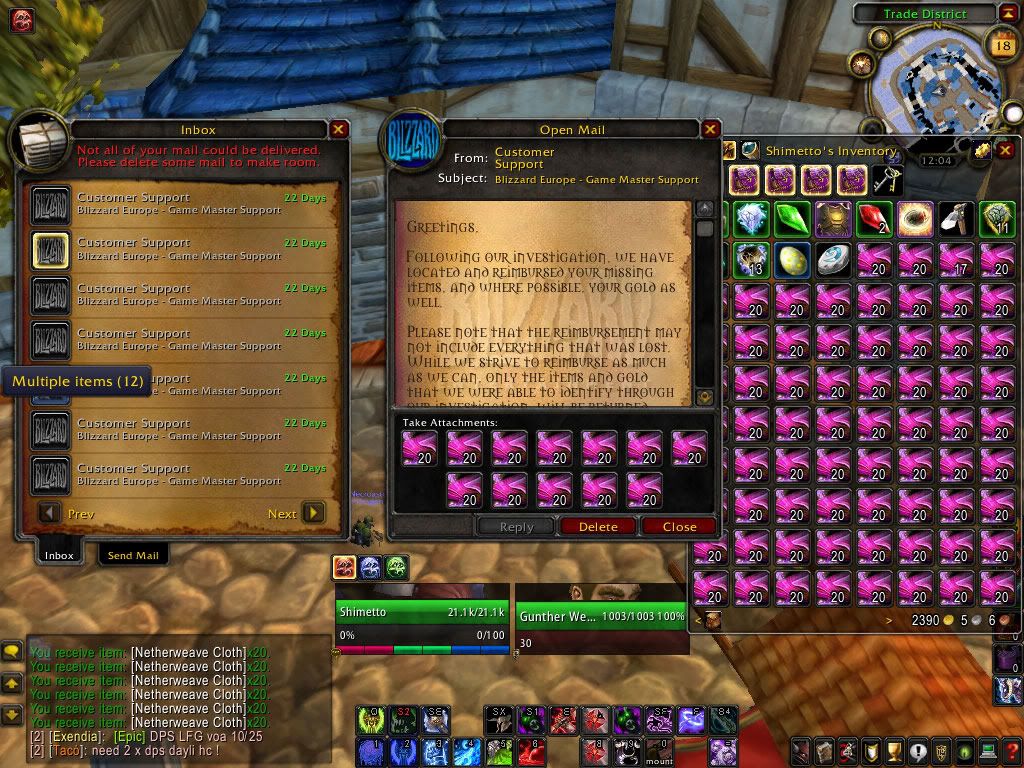
Task: Close Shimetto's Inventory window
Action: coord(1005,150)
